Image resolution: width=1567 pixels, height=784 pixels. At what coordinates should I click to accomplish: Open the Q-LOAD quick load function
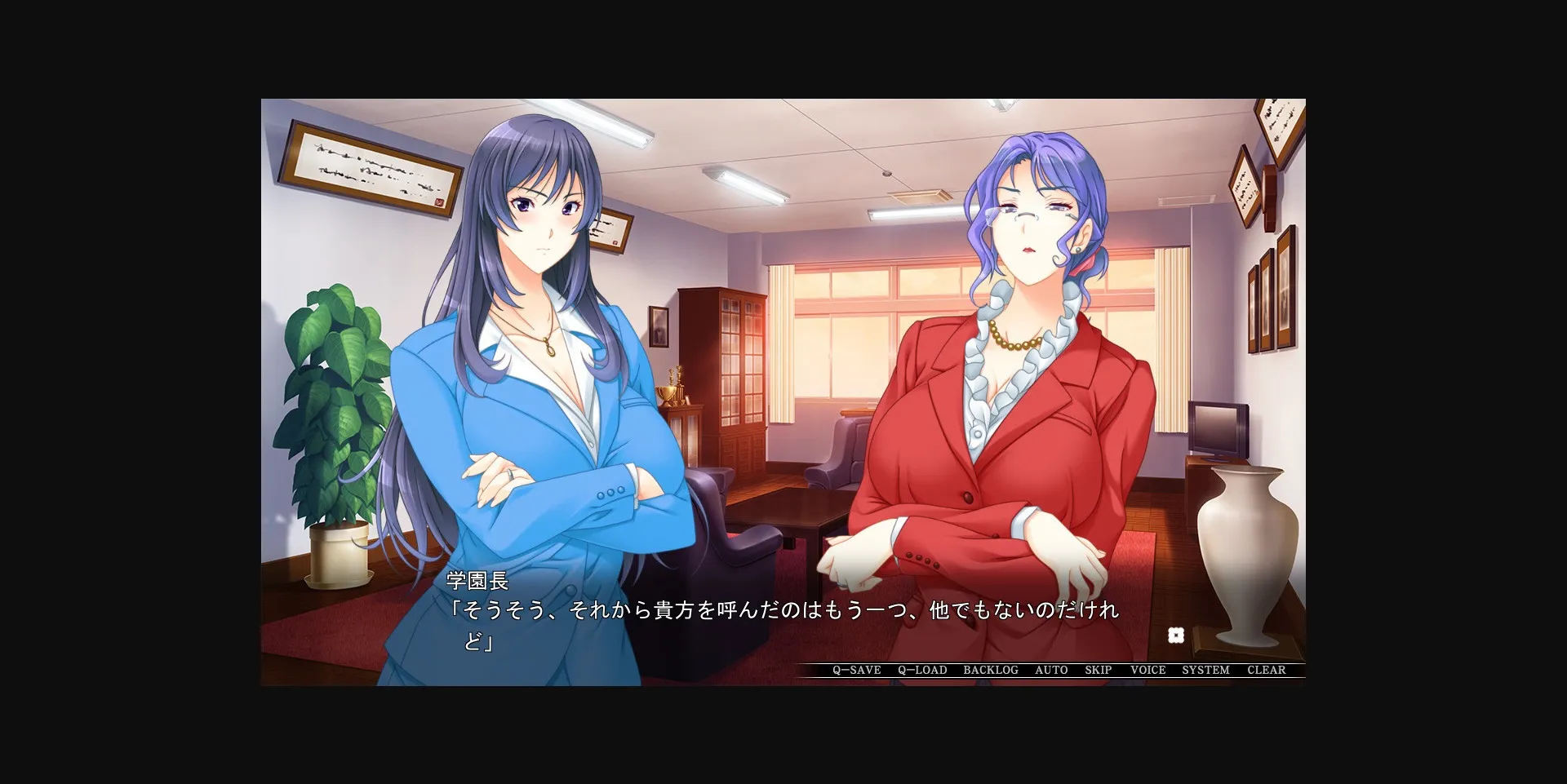click(921, 670)
